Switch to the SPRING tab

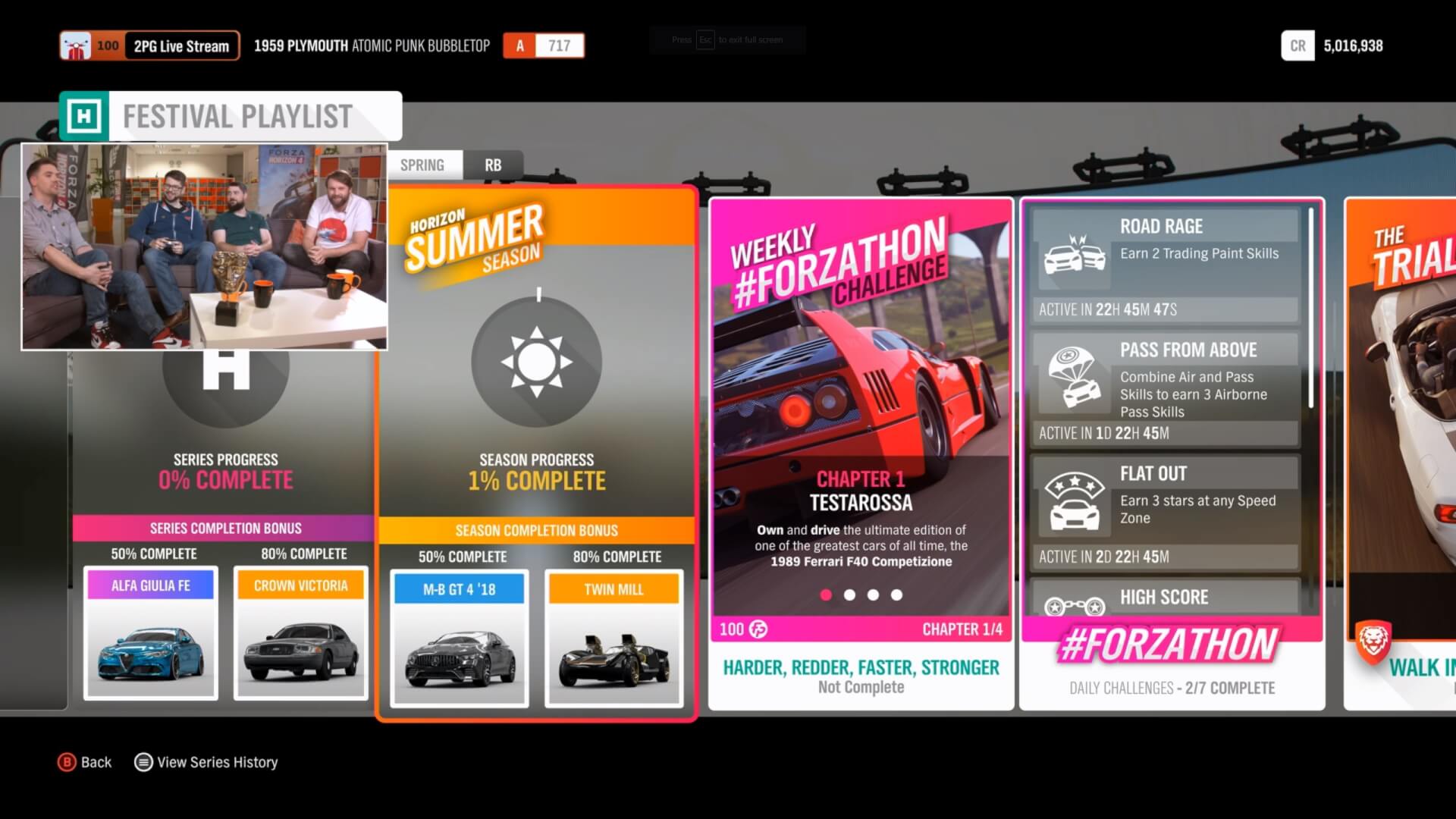pyautogui.click(x=423, y=165)
